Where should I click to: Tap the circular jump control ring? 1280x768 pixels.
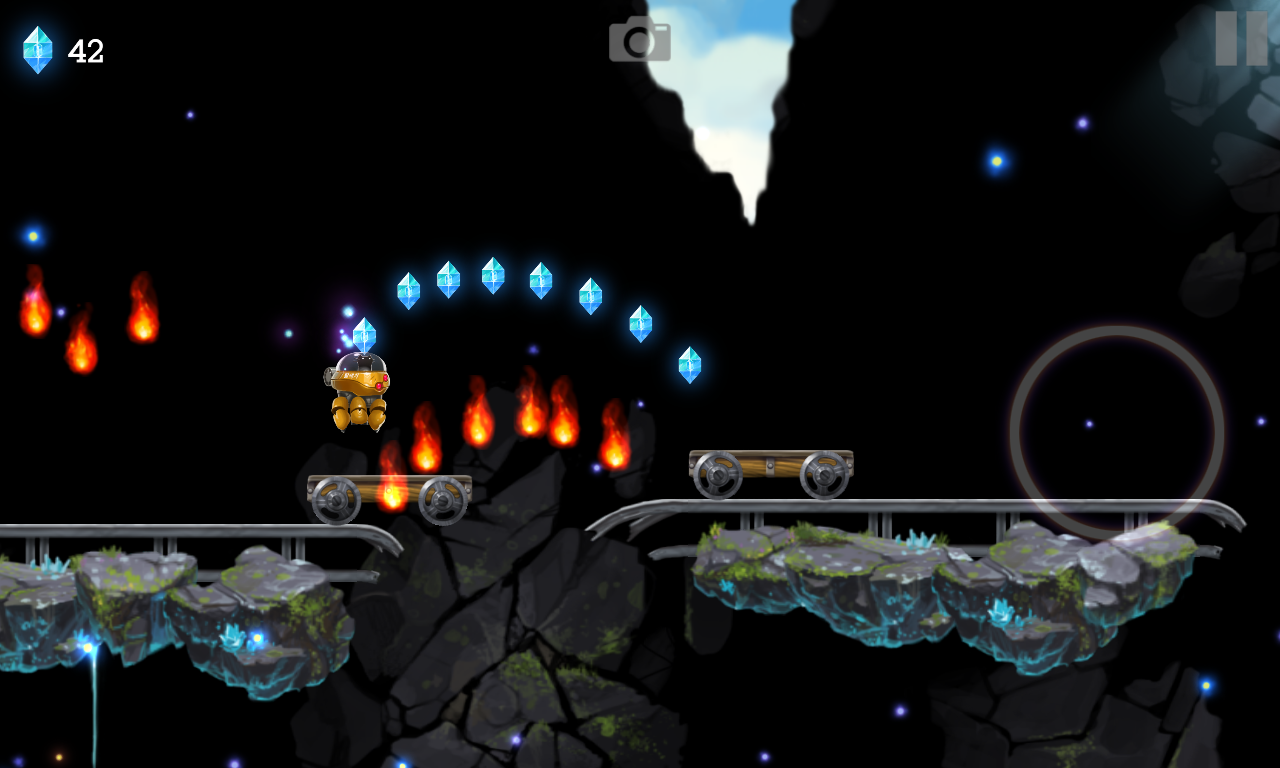[1116, 433]
